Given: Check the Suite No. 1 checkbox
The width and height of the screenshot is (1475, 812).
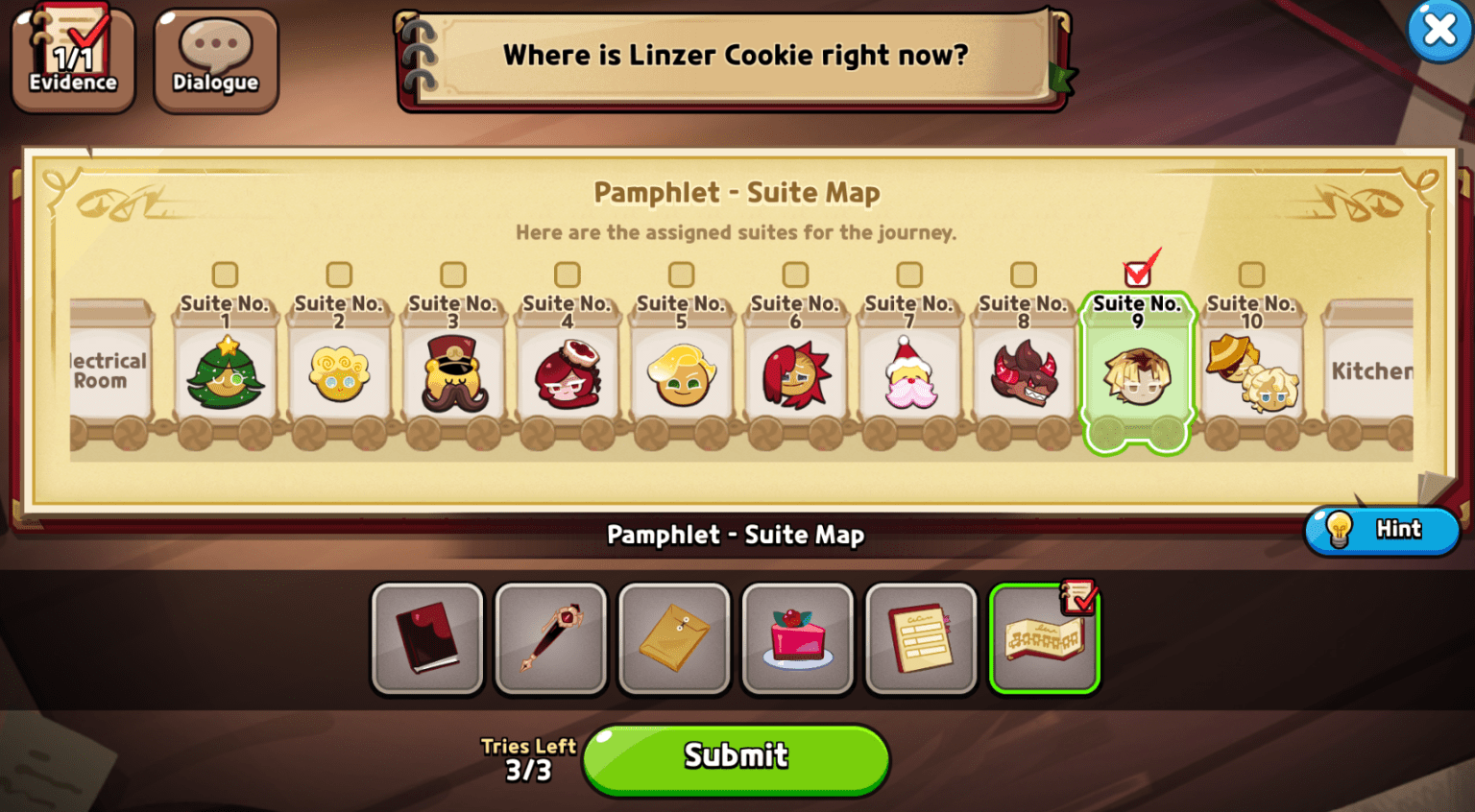Looking at the screenshot, I should (226, 274).
